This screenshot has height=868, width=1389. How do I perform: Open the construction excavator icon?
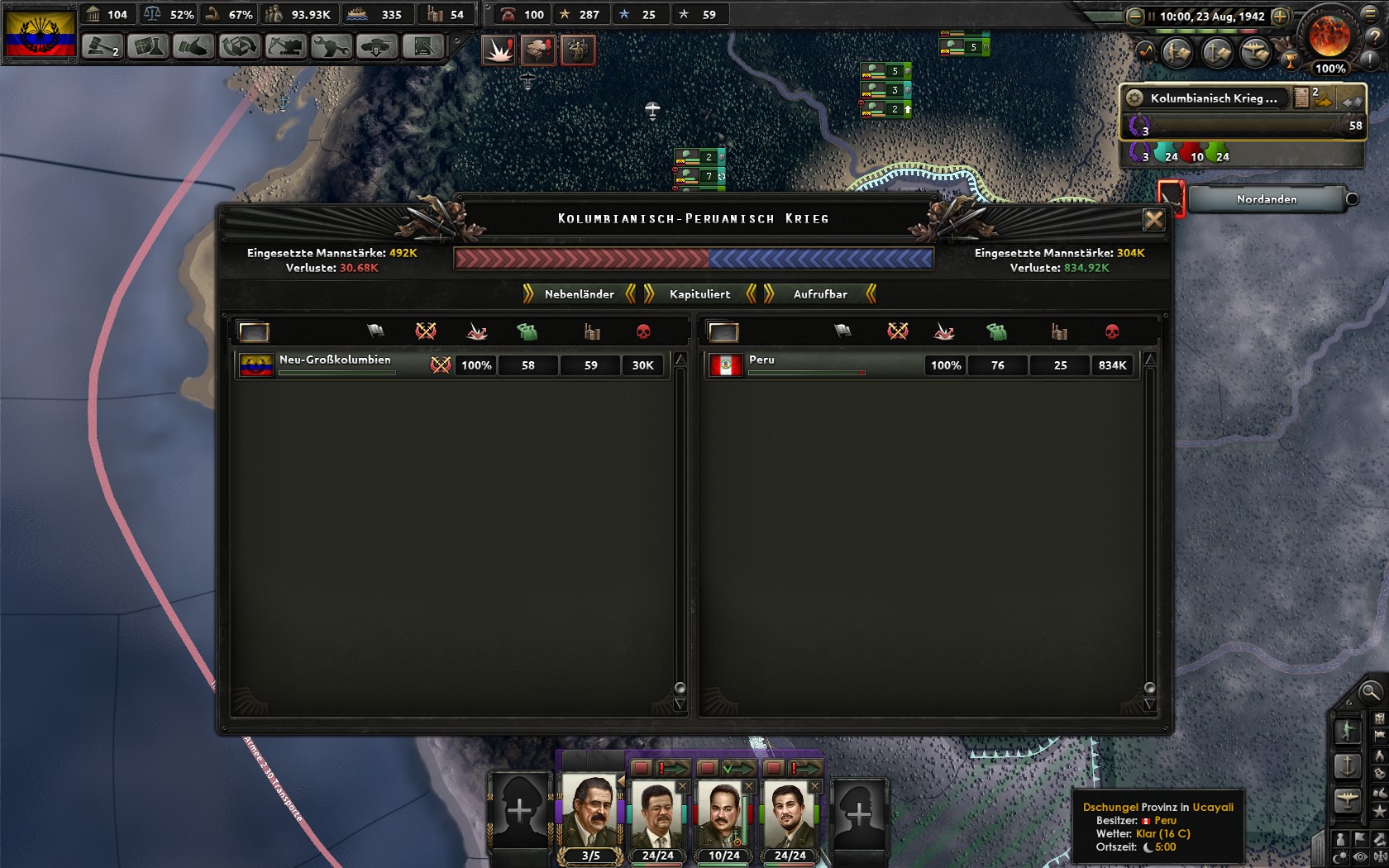(x=285, y=47)
